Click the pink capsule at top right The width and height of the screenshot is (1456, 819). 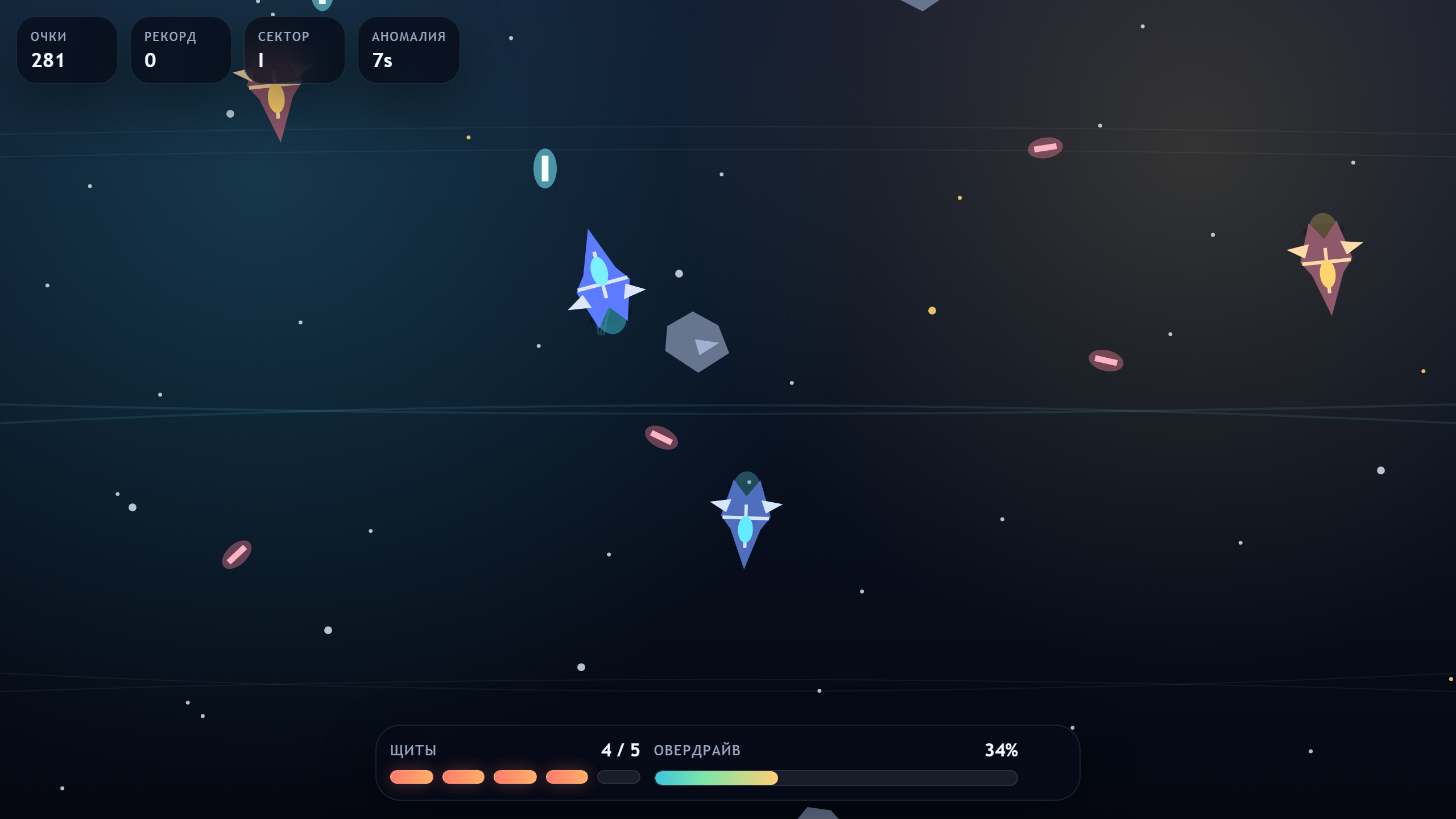click(x=1045, y=147)
